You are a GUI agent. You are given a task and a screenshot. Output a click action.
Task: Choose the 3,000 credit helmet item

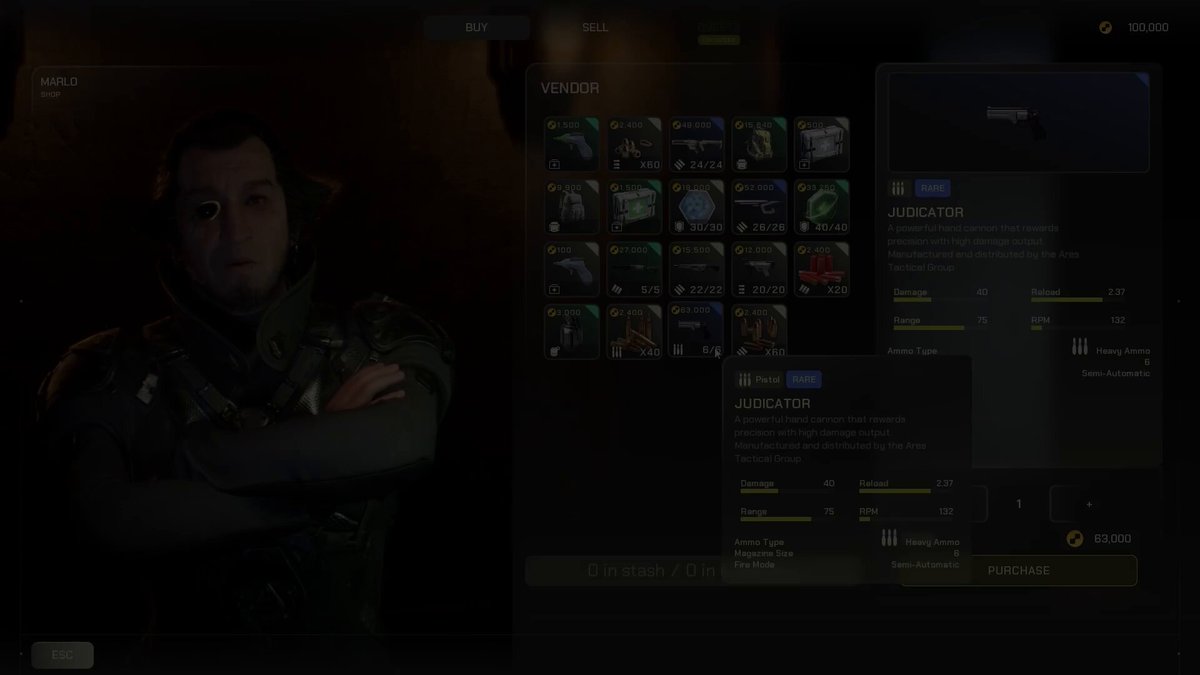click(573, 331)
